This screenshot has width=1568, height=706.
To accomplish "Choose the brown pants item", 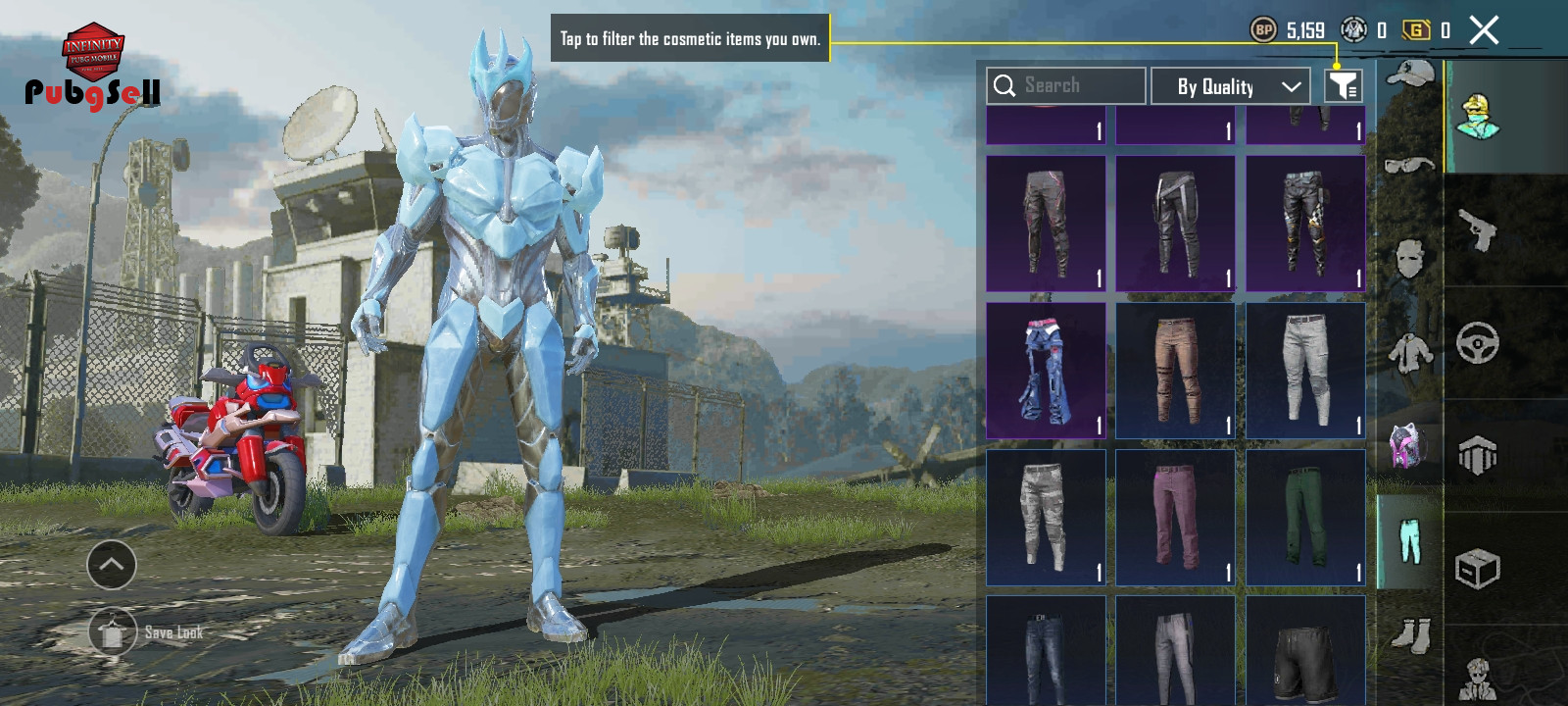I will (1175, 370).
